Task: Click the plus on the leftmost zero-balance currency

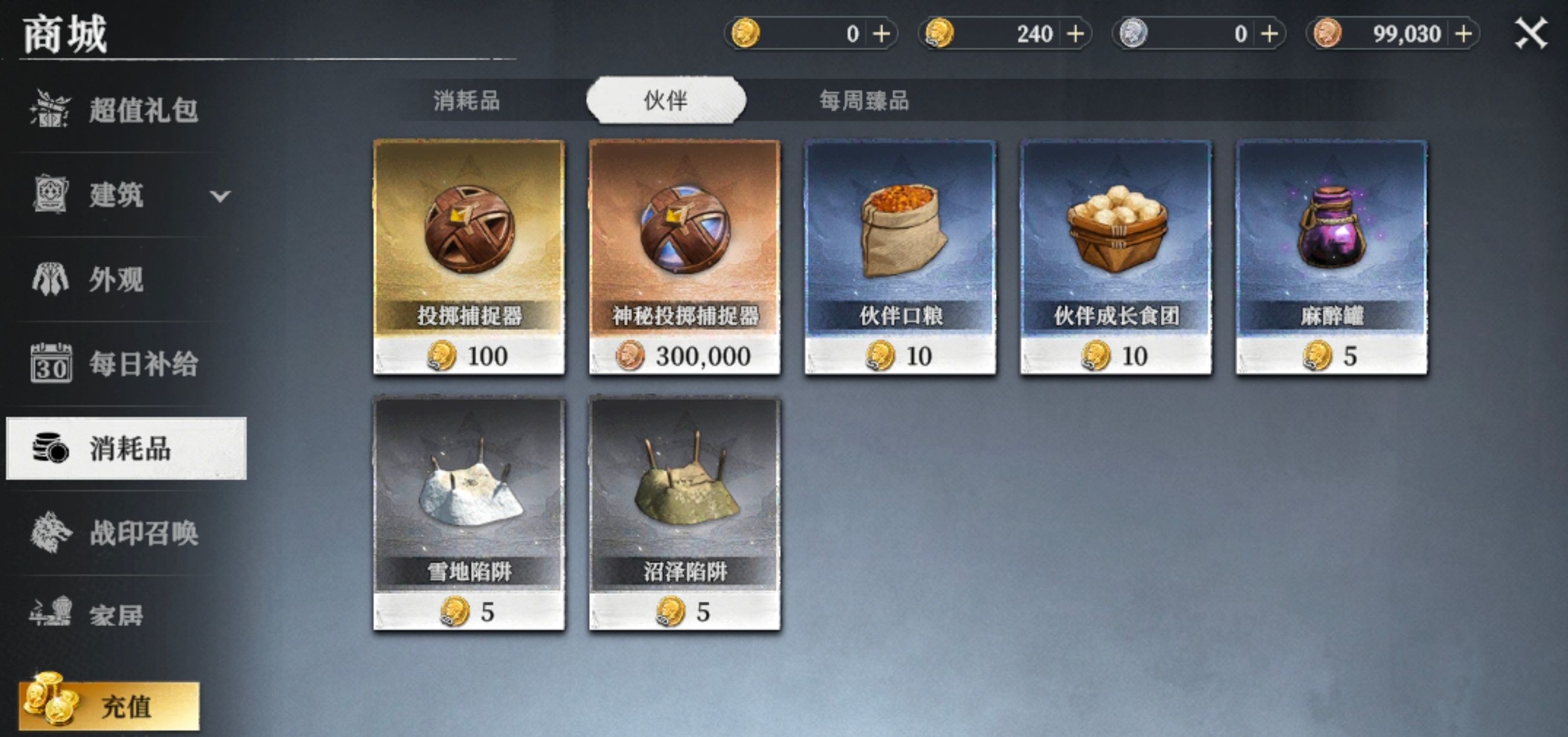Action: click(883, 33)
